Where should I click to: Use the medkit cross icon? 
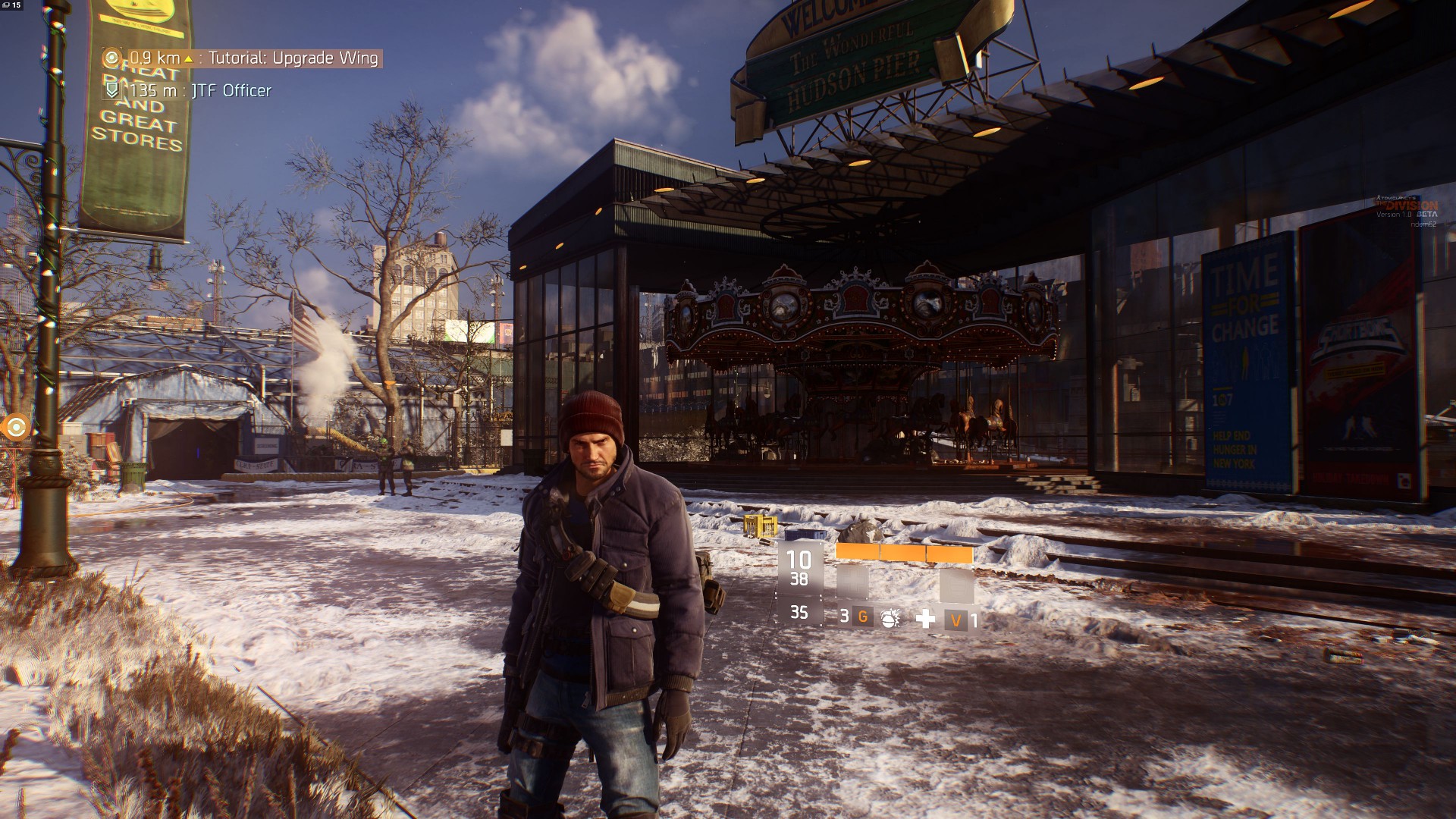tap(925, 619)
